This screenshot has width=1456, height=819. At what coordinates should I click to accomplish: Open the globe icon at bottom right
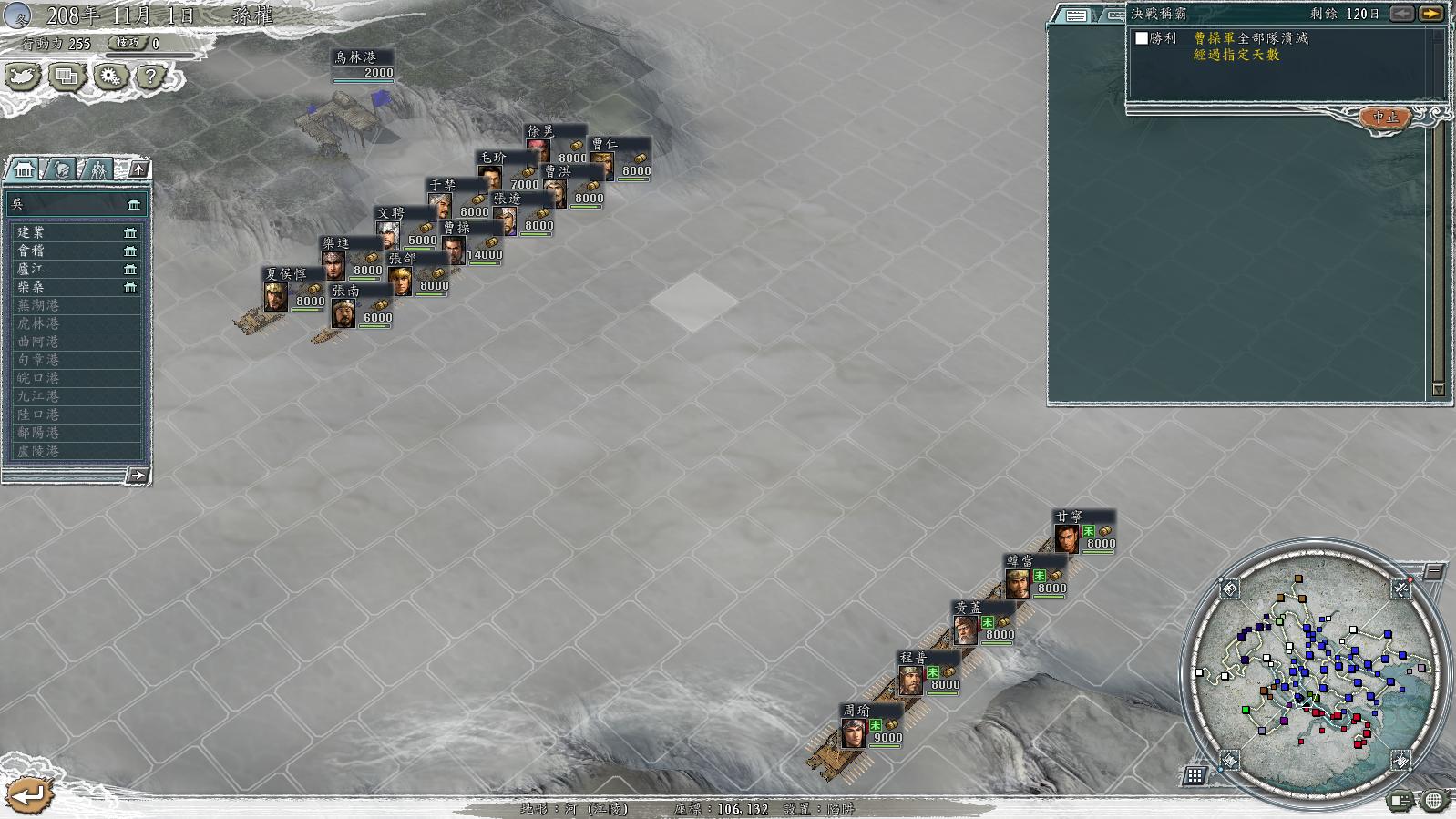[x=1434, y=801]
